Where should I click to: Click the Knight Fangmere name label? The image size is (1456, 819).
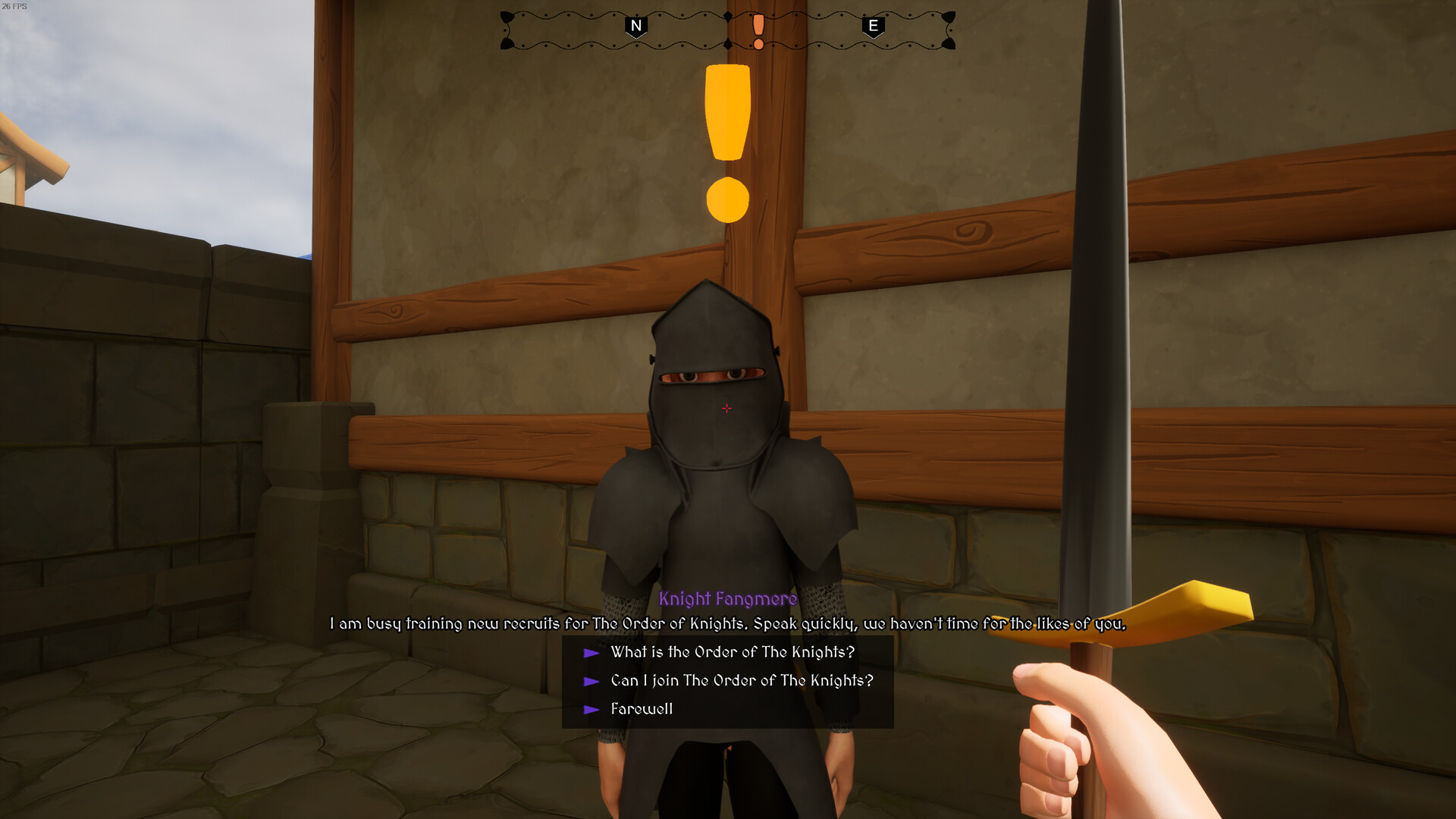pyautogui.click(x=728, y=599)
